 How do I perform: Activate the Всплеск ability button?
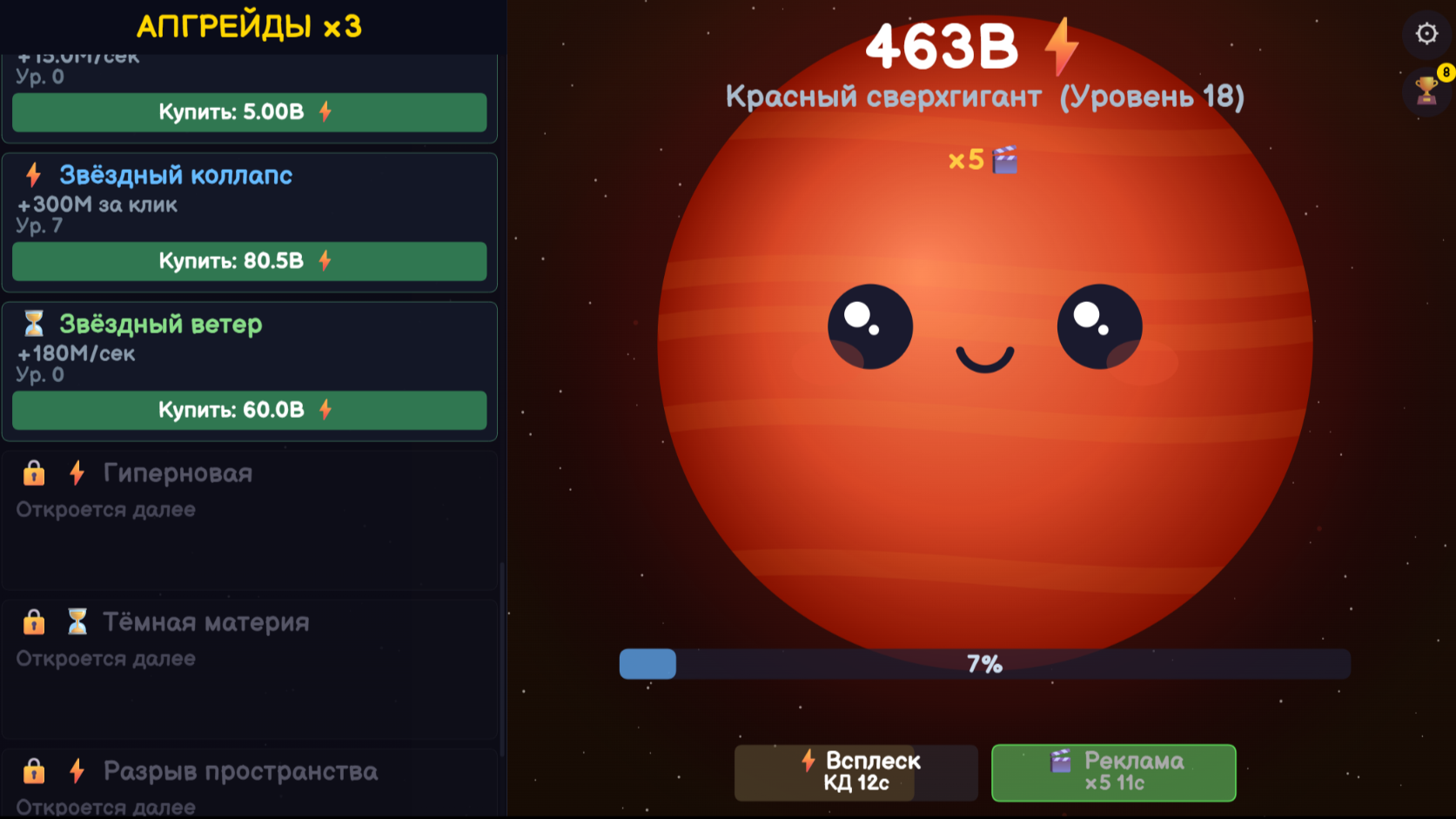856,772
